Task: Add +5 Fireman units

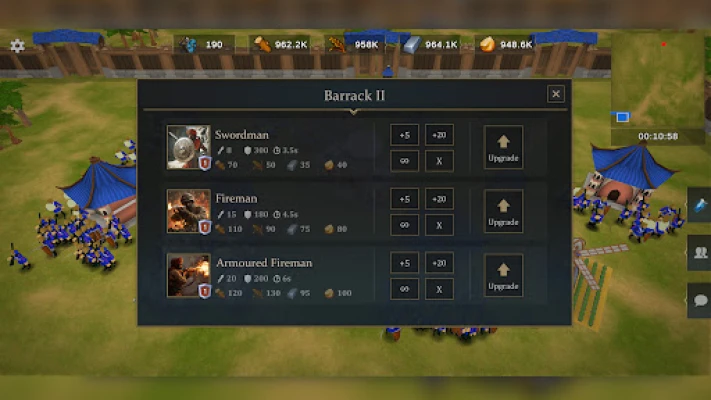Action: [404, 200]
